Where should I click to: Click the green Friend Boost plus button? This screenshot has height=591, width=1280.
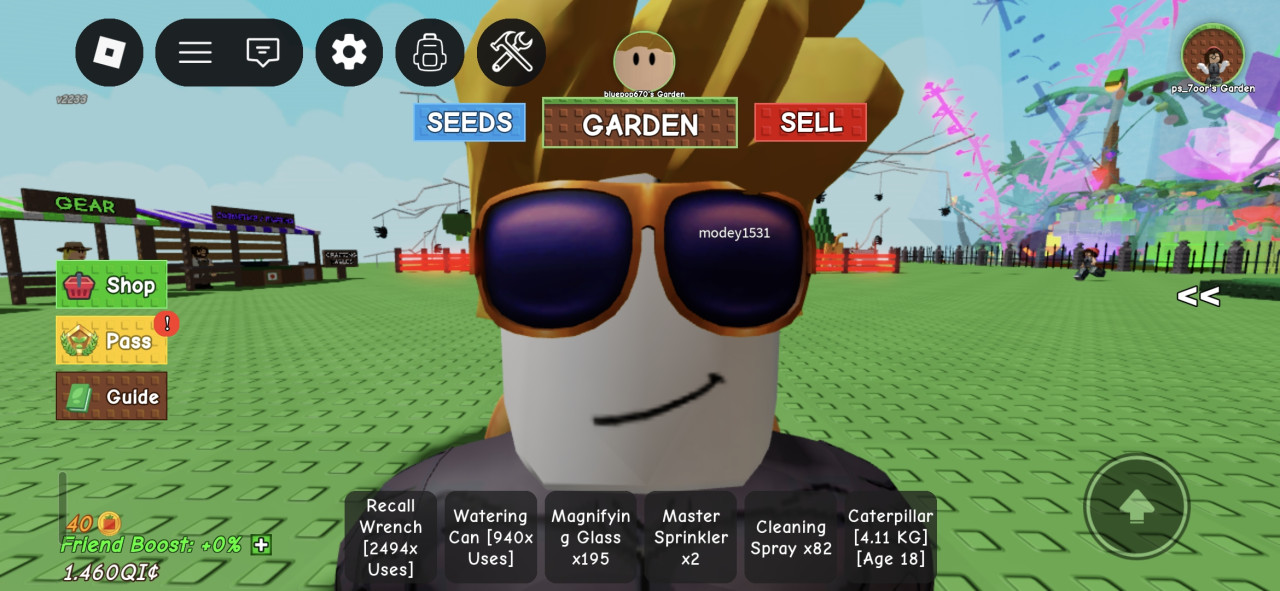pyautogui.click(x=261, y=545)
